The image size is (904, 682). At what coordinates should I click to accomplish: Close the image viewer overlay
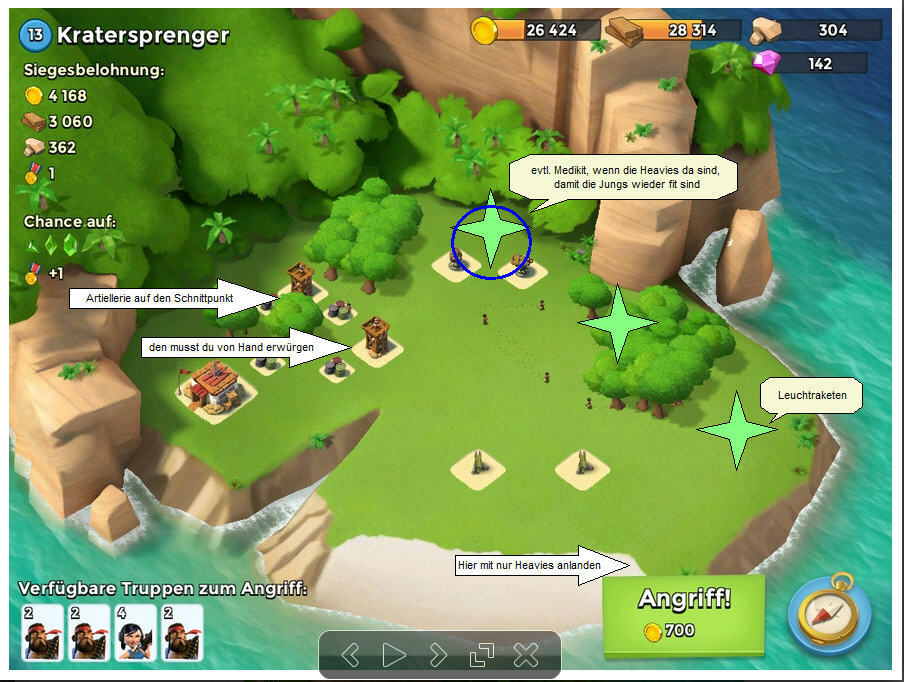coord(526,655)
